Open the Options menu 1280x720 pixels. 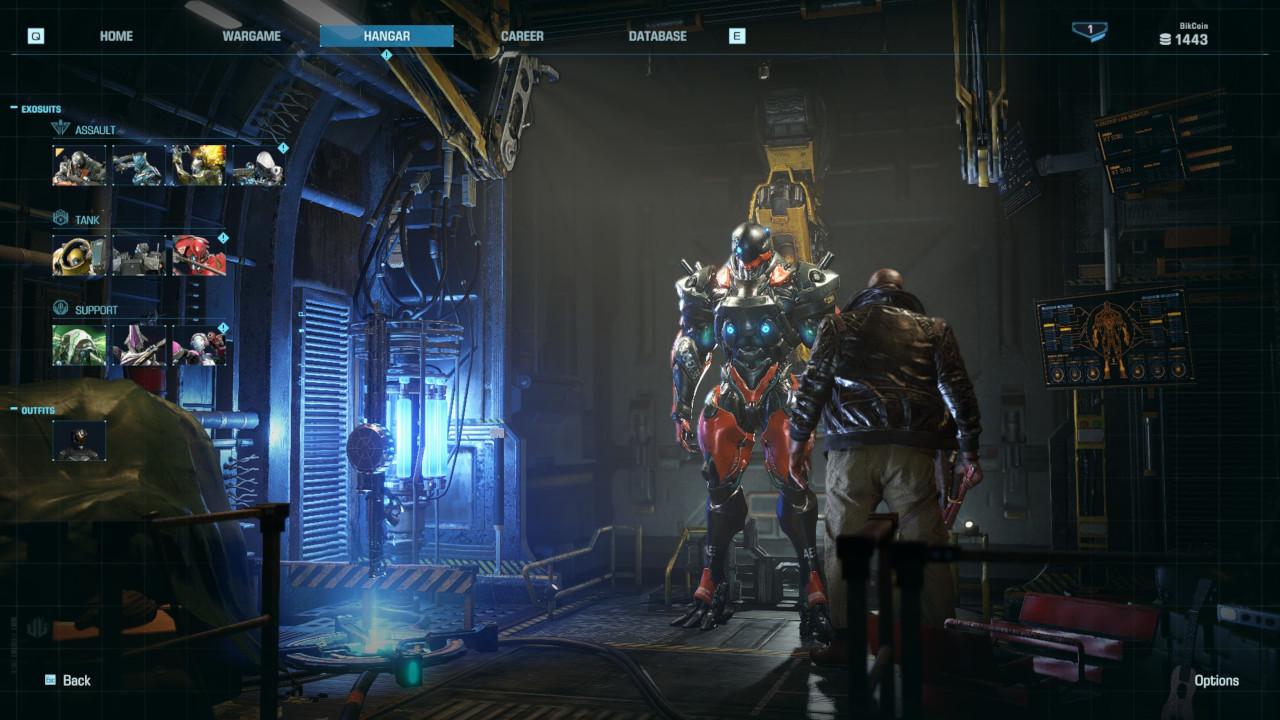click(1216, 680)
